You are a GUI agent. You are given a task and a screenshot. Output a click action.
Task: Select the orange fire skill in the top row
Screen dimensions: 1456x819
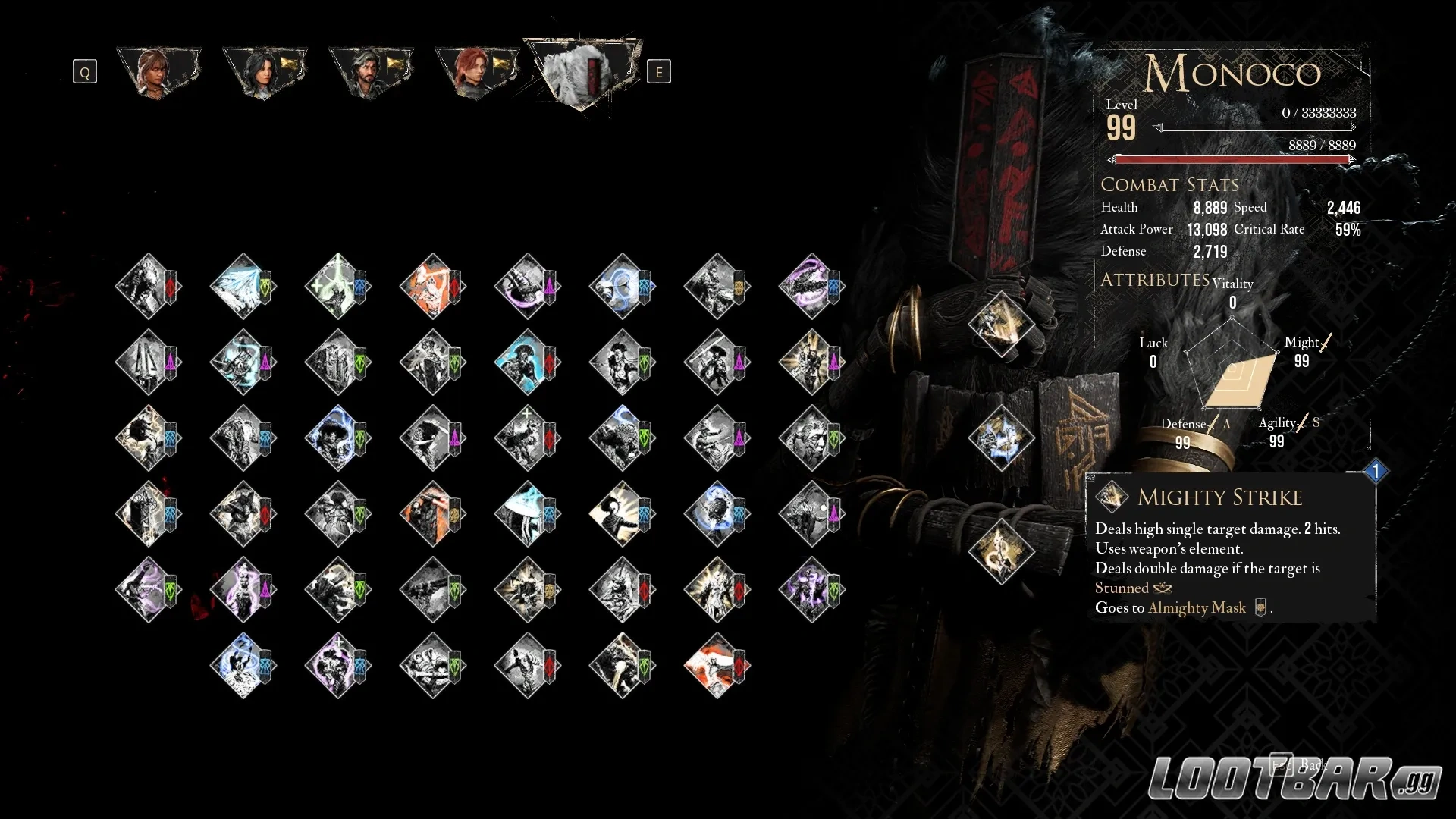432,287
